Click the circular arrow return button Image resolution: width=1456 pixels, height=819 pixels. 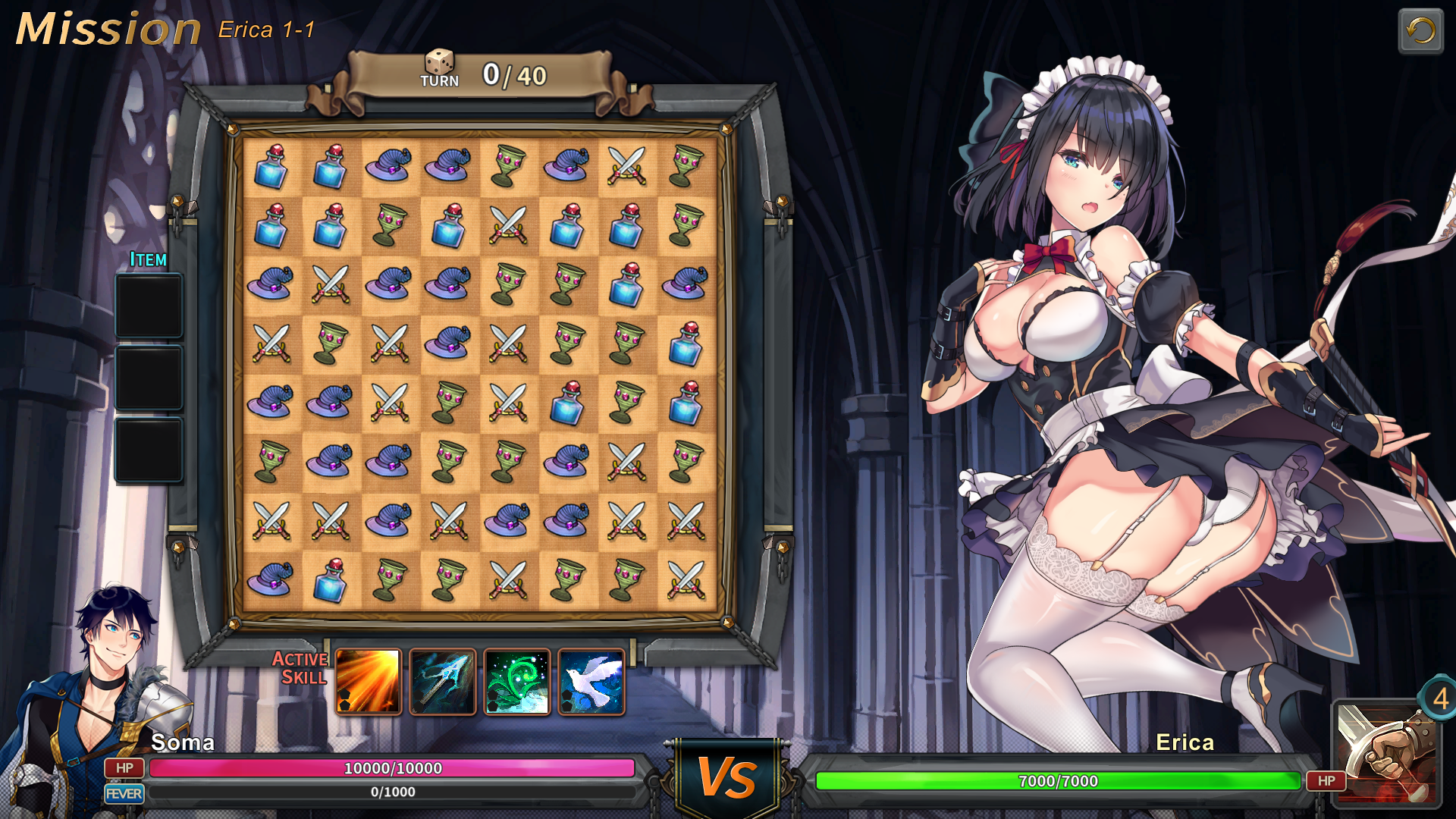click(x=1420, y=31)
